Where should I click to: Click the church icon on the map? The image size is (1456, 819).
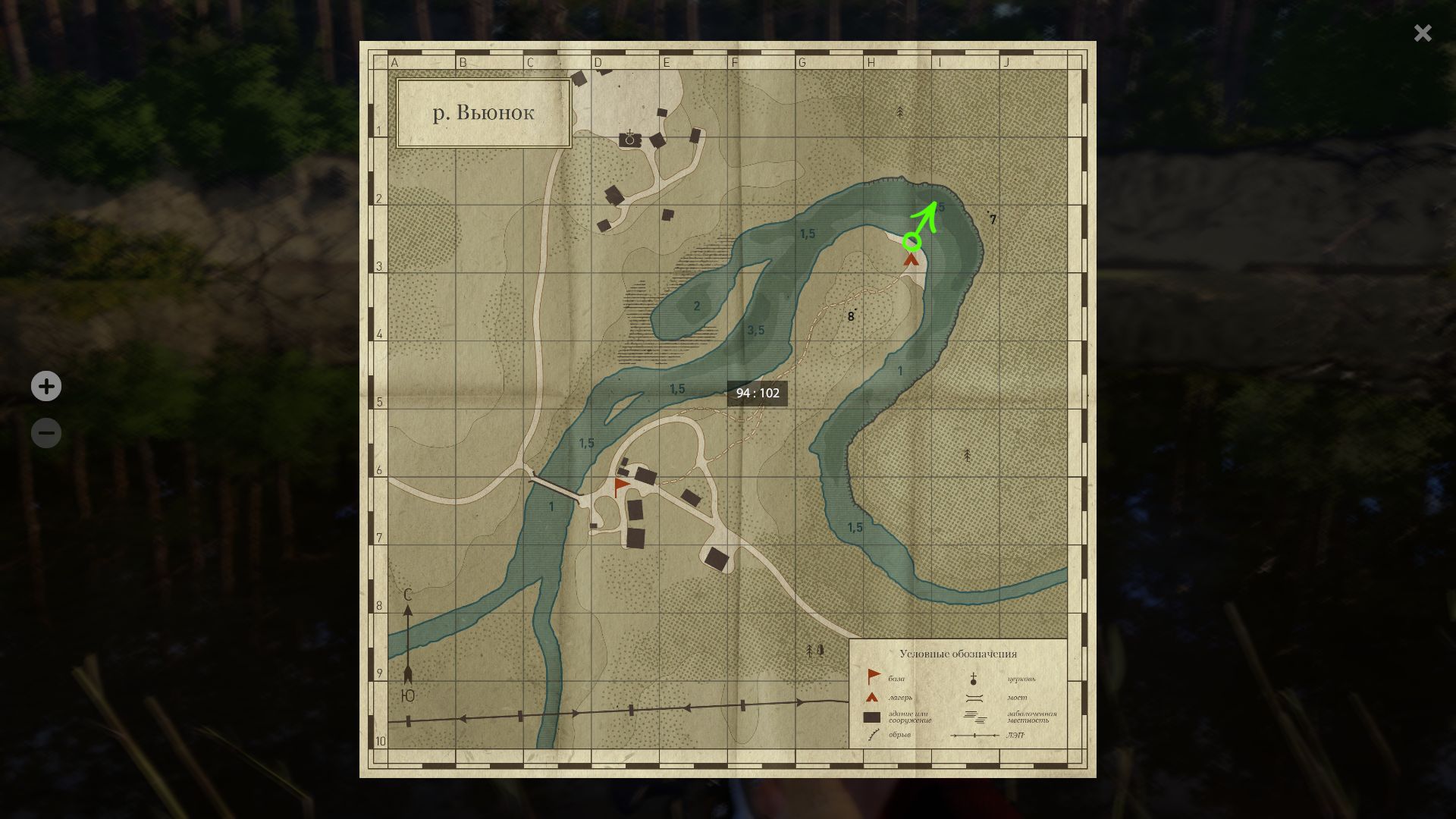click(x=630, y=137)
